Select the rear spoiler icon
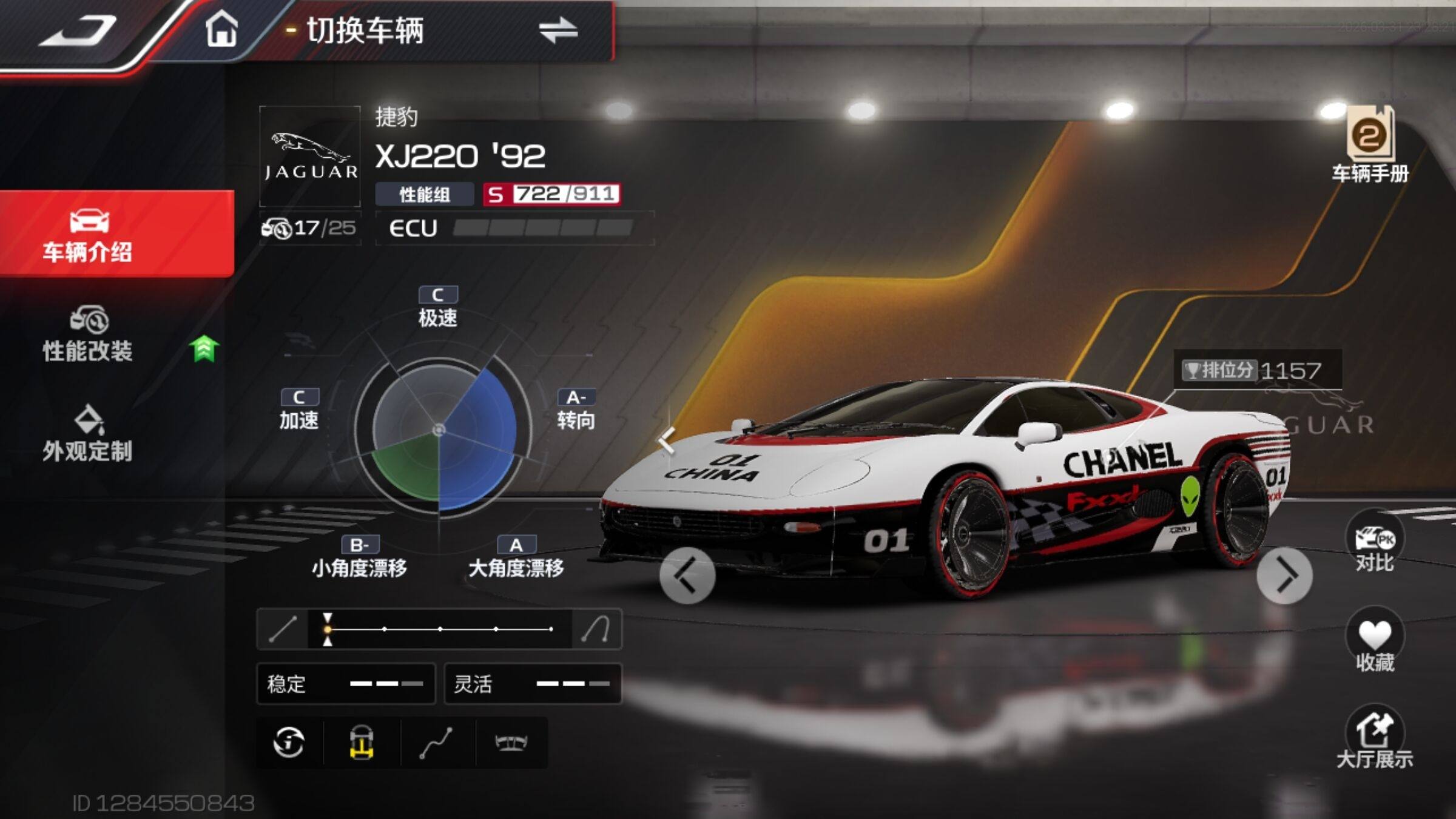 pos(511,743)
